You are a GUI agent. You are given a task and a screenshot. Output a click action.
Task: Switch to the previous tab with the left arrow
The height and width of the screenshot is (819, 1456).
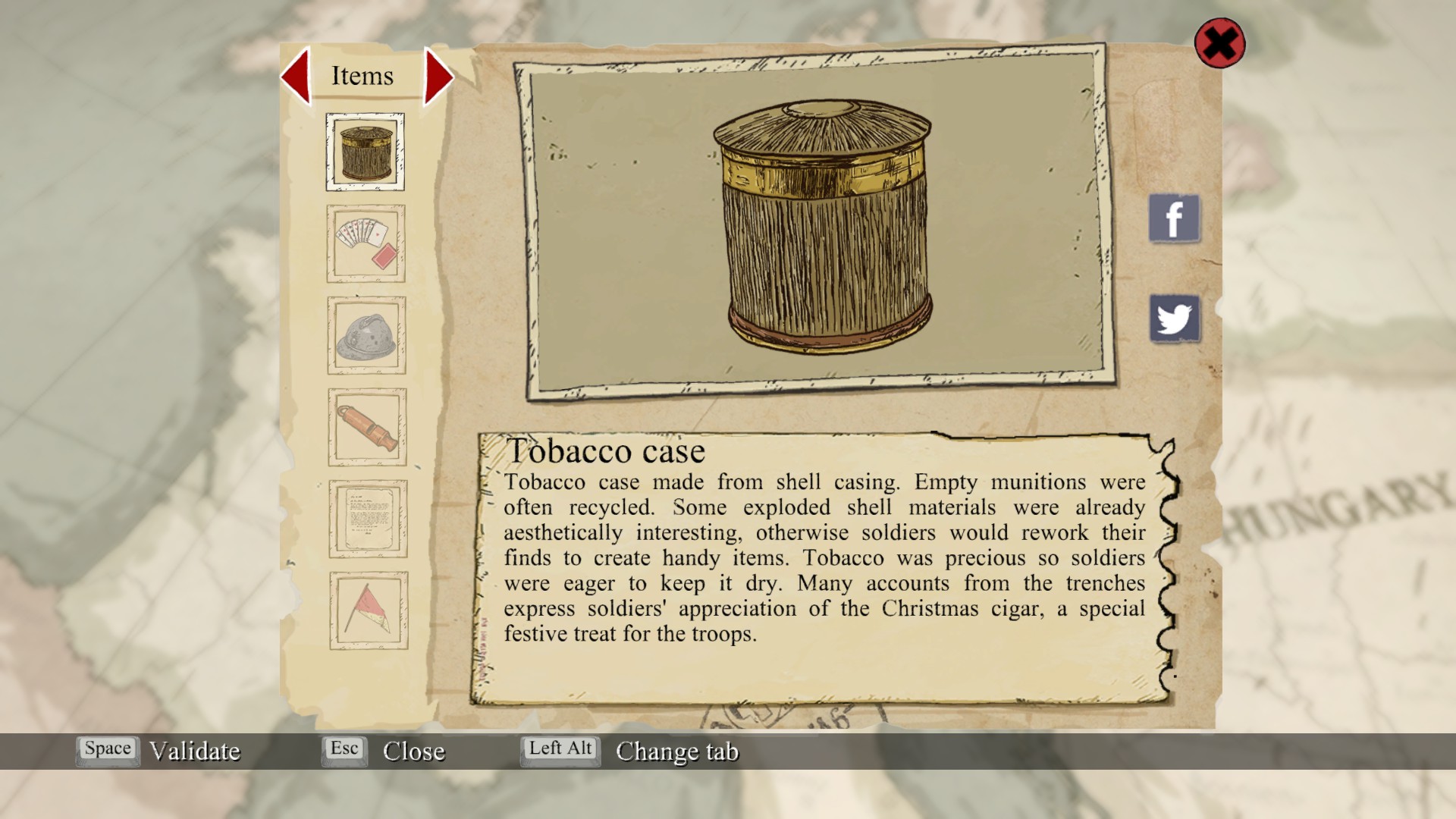[296, 76]
